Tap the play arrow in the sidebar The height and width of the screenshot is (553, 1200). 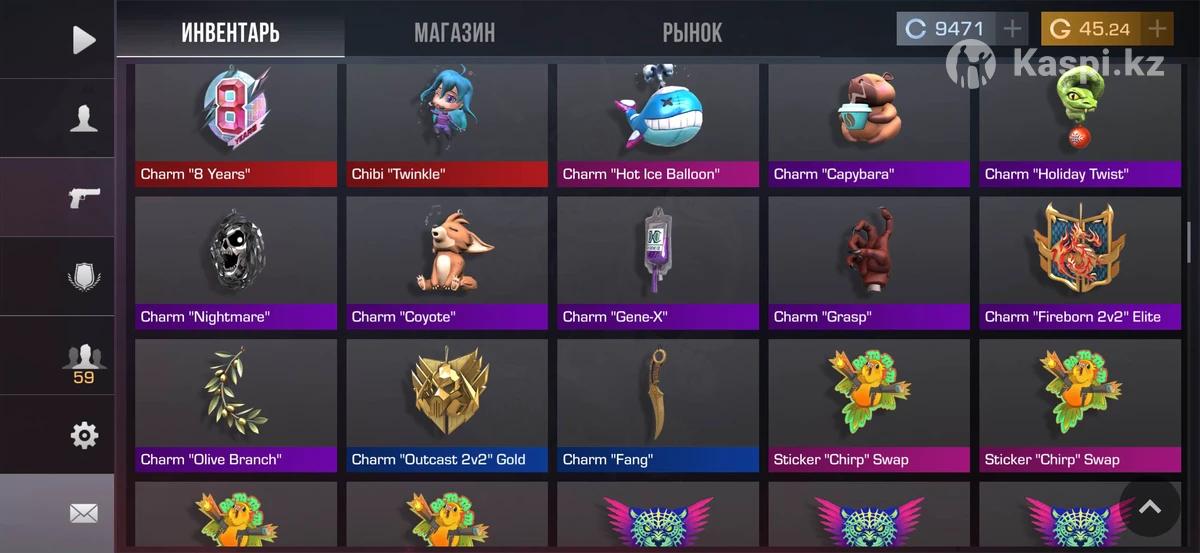point(84,40)
